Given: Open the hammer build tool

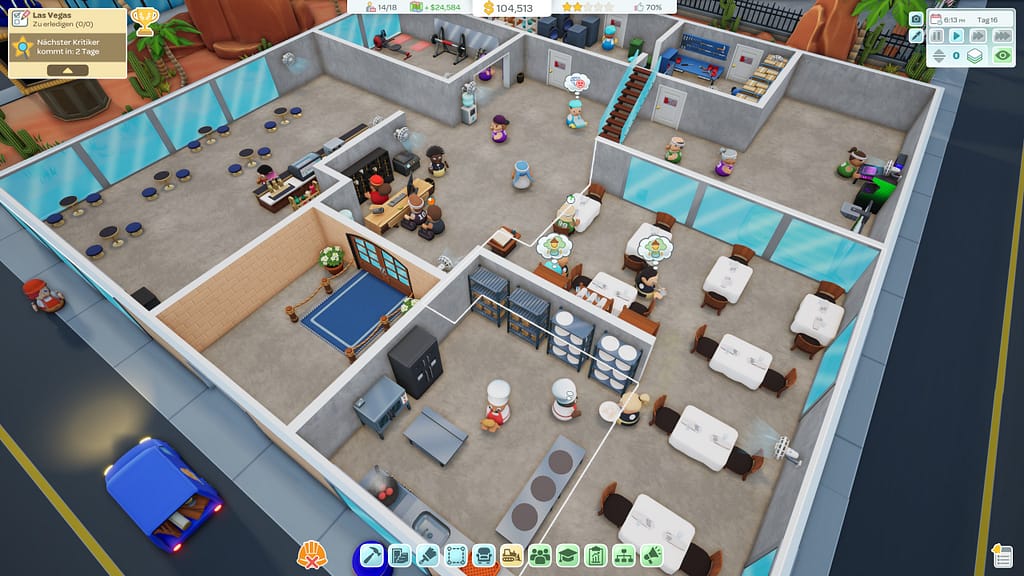Looking at the screenshot, I should tap(372, 555).
